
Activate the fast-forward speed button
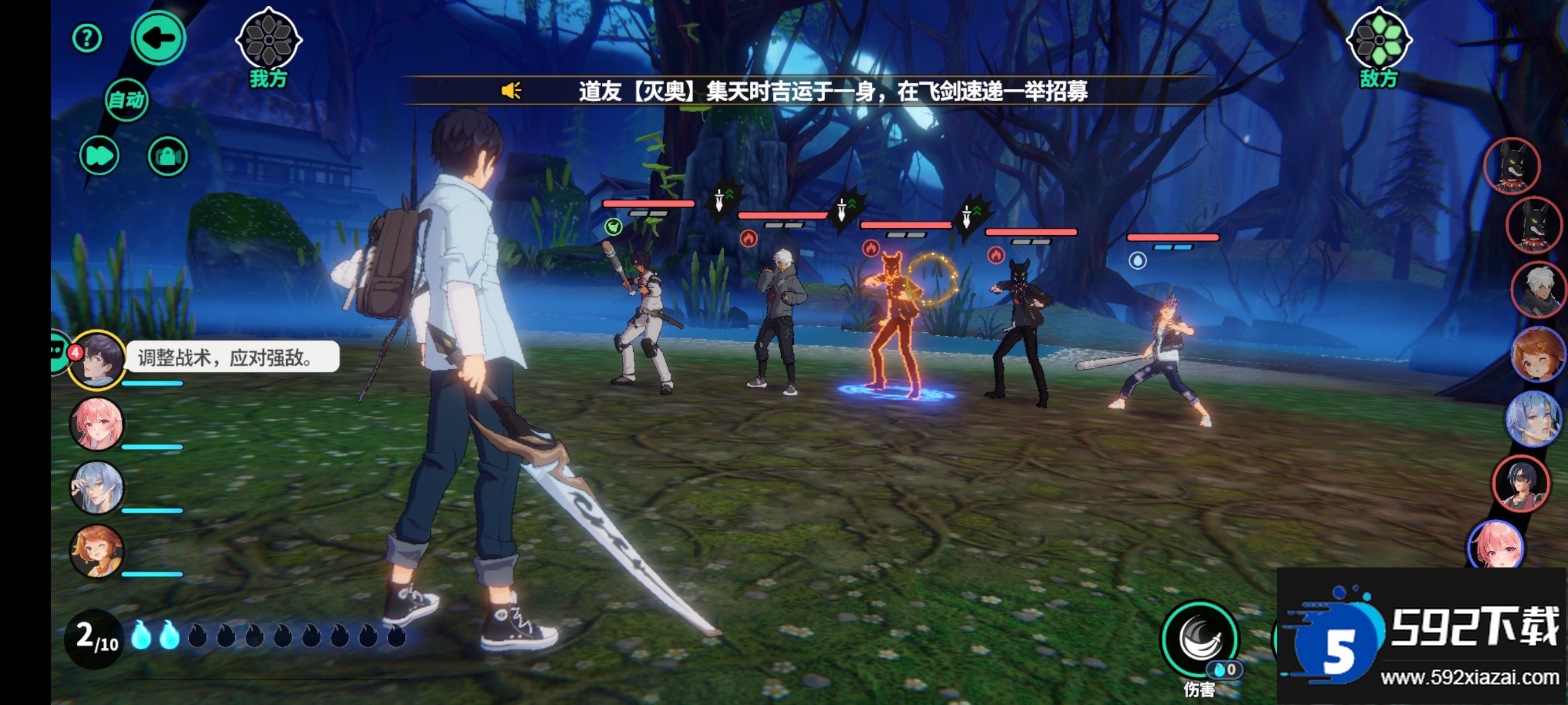point(99,155)
